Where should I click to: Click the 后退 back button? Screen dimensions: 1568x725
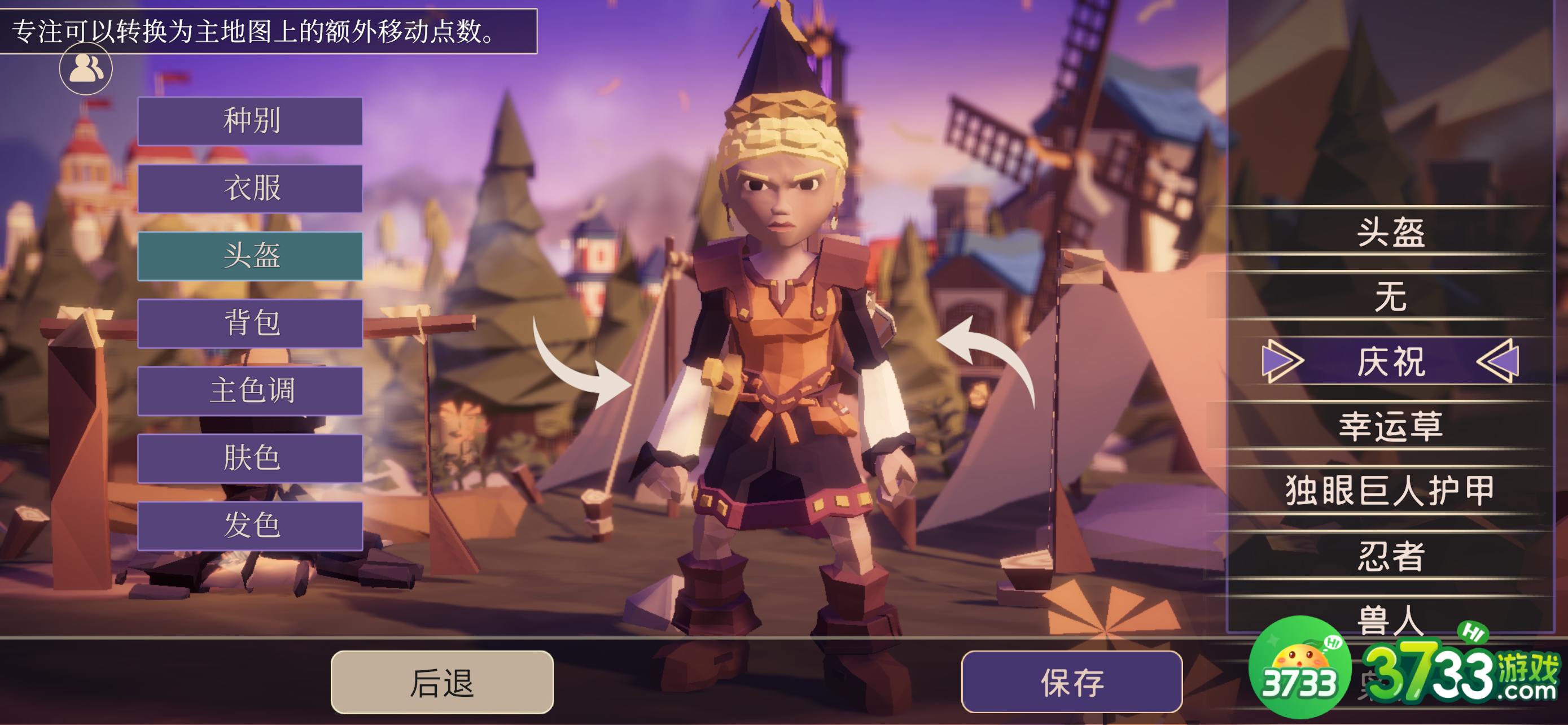point(441,682)
